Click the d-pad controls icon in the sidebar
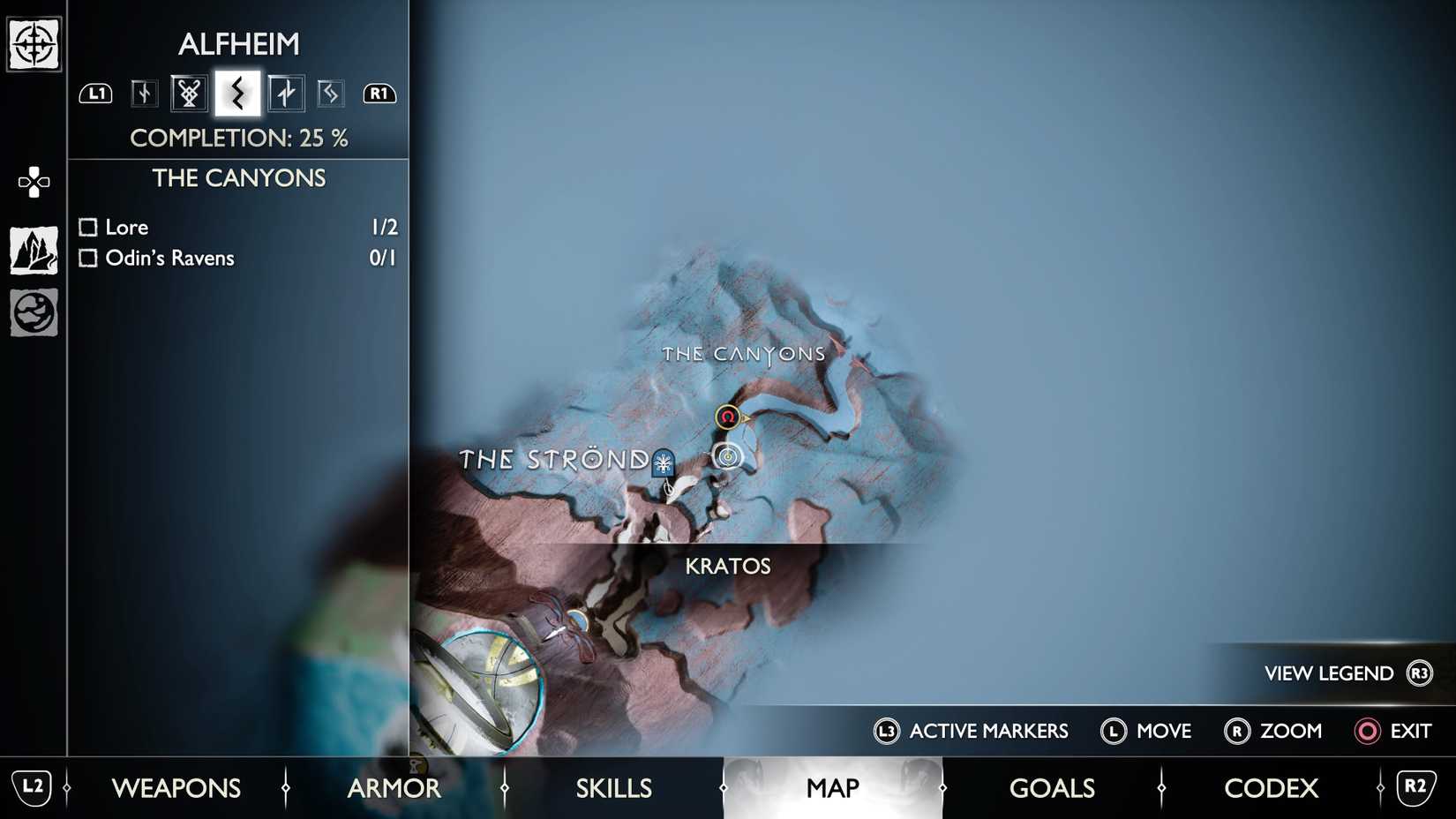This screenshot has height=819, width=1456. [x=33, y=181]
